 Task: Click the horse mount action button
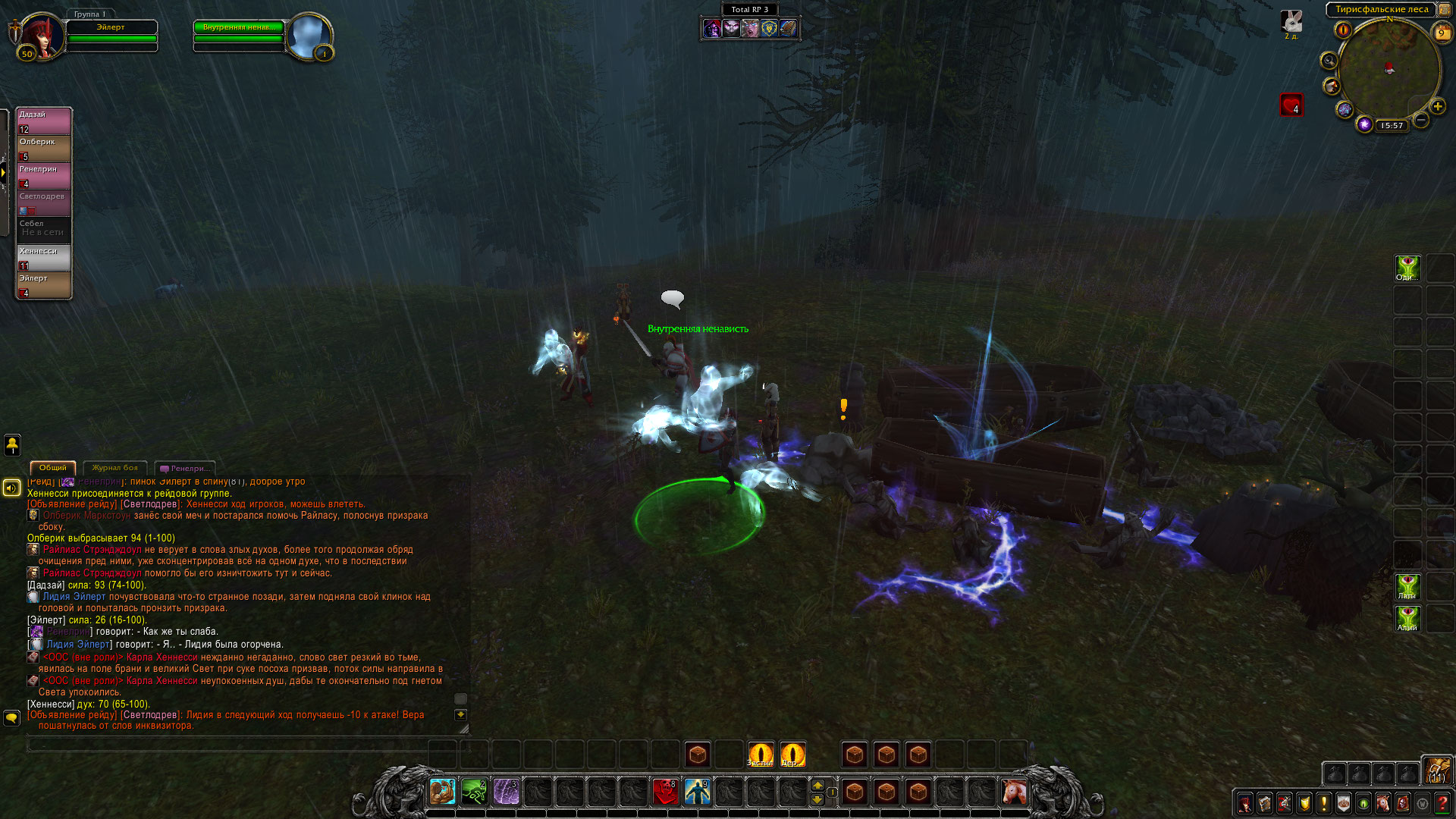pyautogui.click(x=1014, y=792)
